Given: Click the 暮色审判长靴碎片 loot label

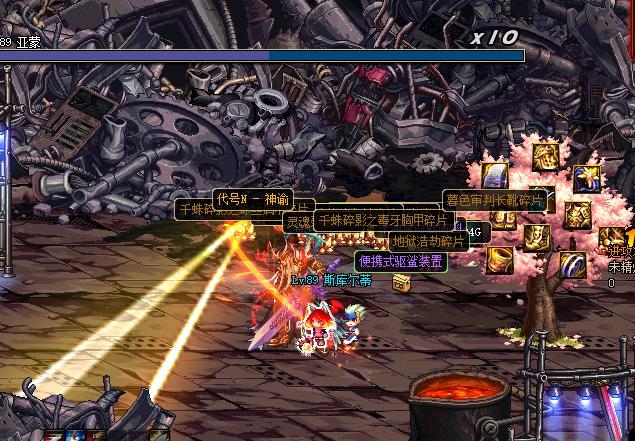Looking at the screenshot, I should pyautogui.click(x=495, y=200).
